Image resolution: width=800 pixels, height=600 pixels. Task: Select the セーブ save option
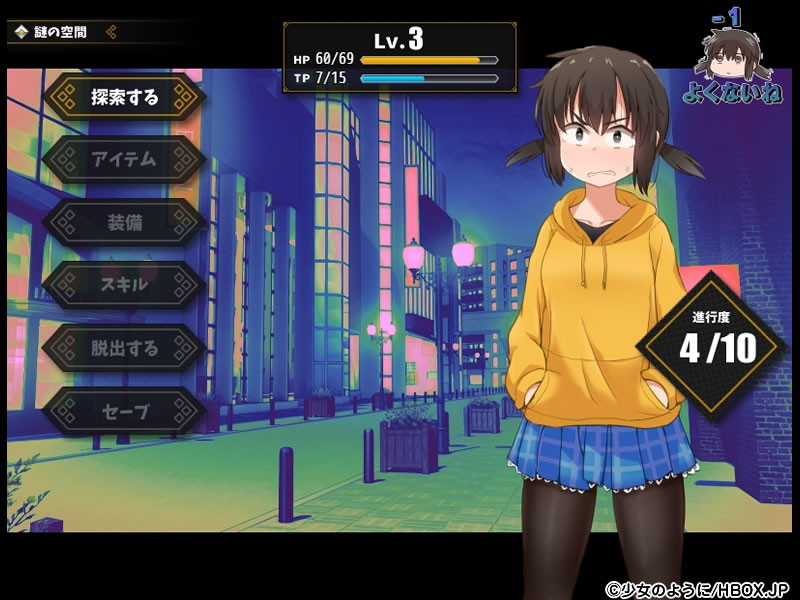(x=124, y=411)
